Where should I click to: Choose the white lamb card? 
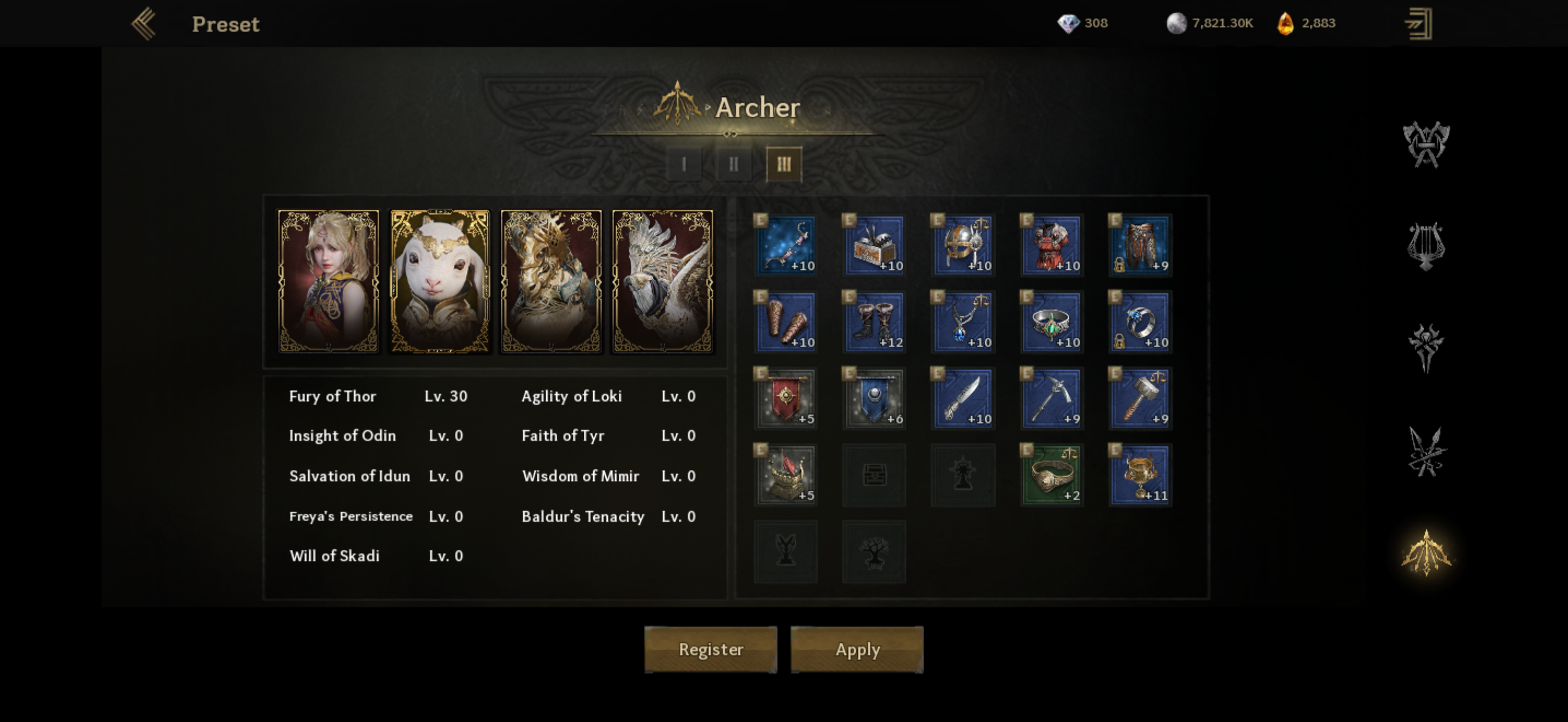(x=440, y=281)
